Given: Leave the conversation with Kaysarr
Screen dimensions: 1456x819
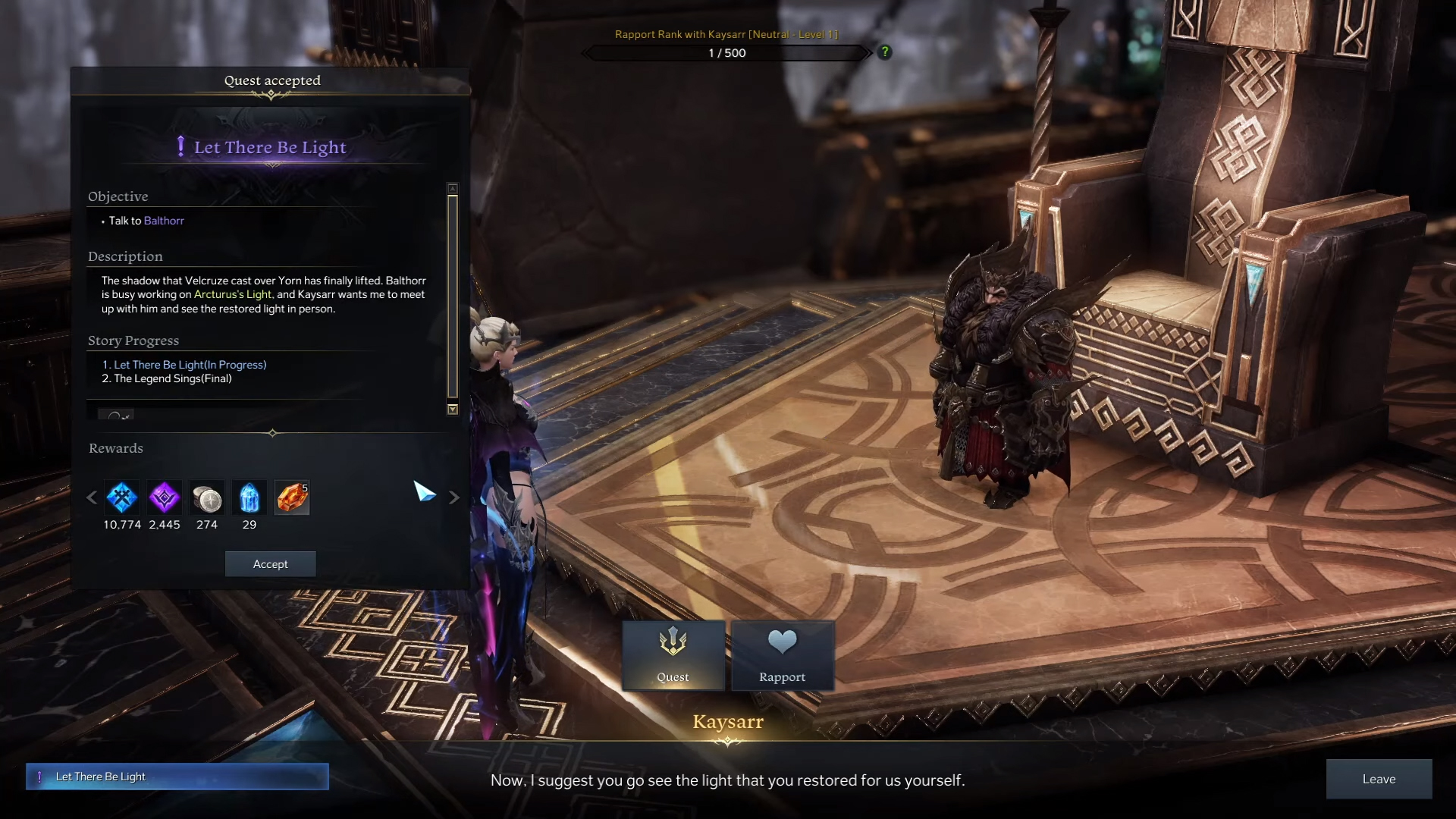Looking at the screenshot, I should (x=1379, y=779).
